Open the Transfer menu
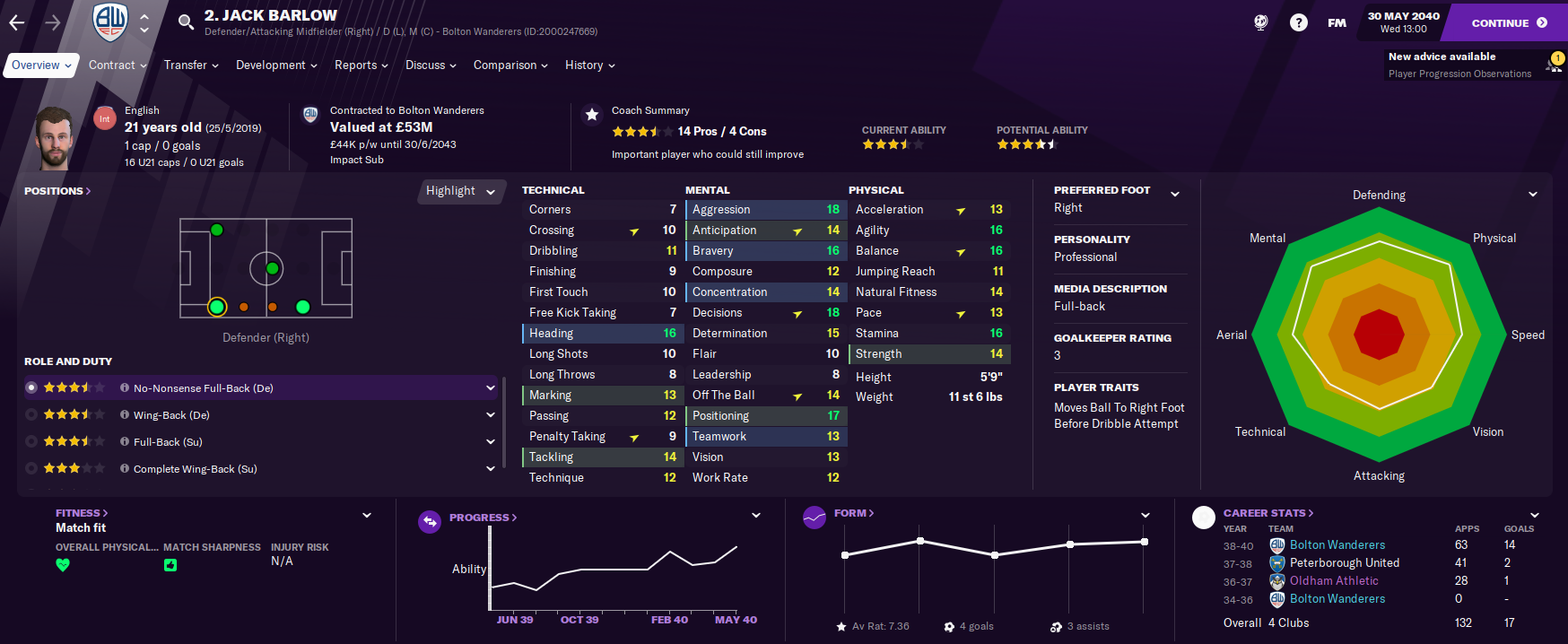1568x644 pixels. tap(191, 65)
